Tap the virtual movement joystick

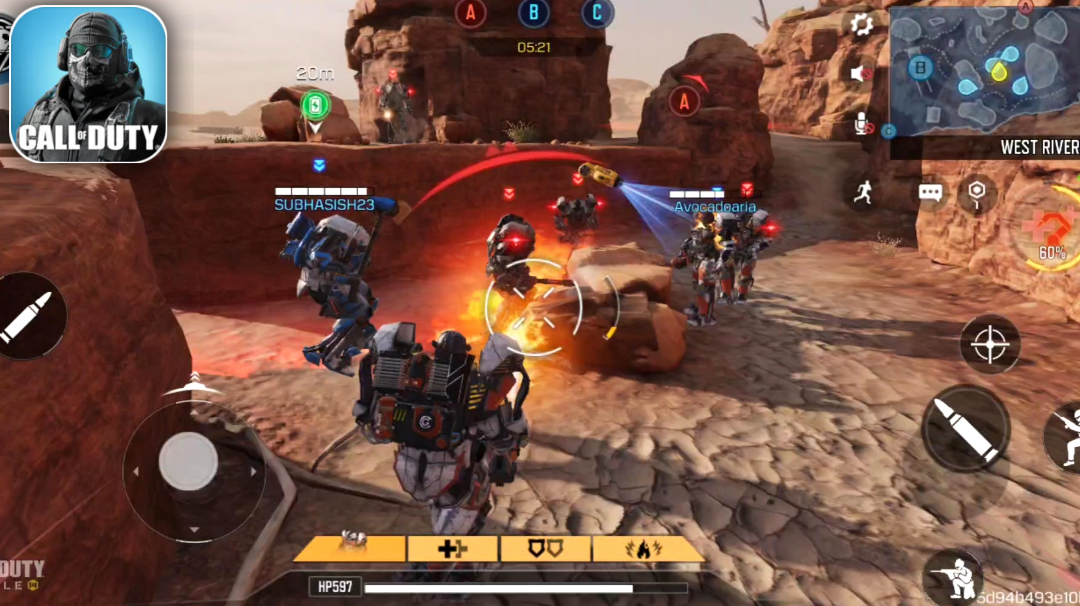(x=188, y=462)
